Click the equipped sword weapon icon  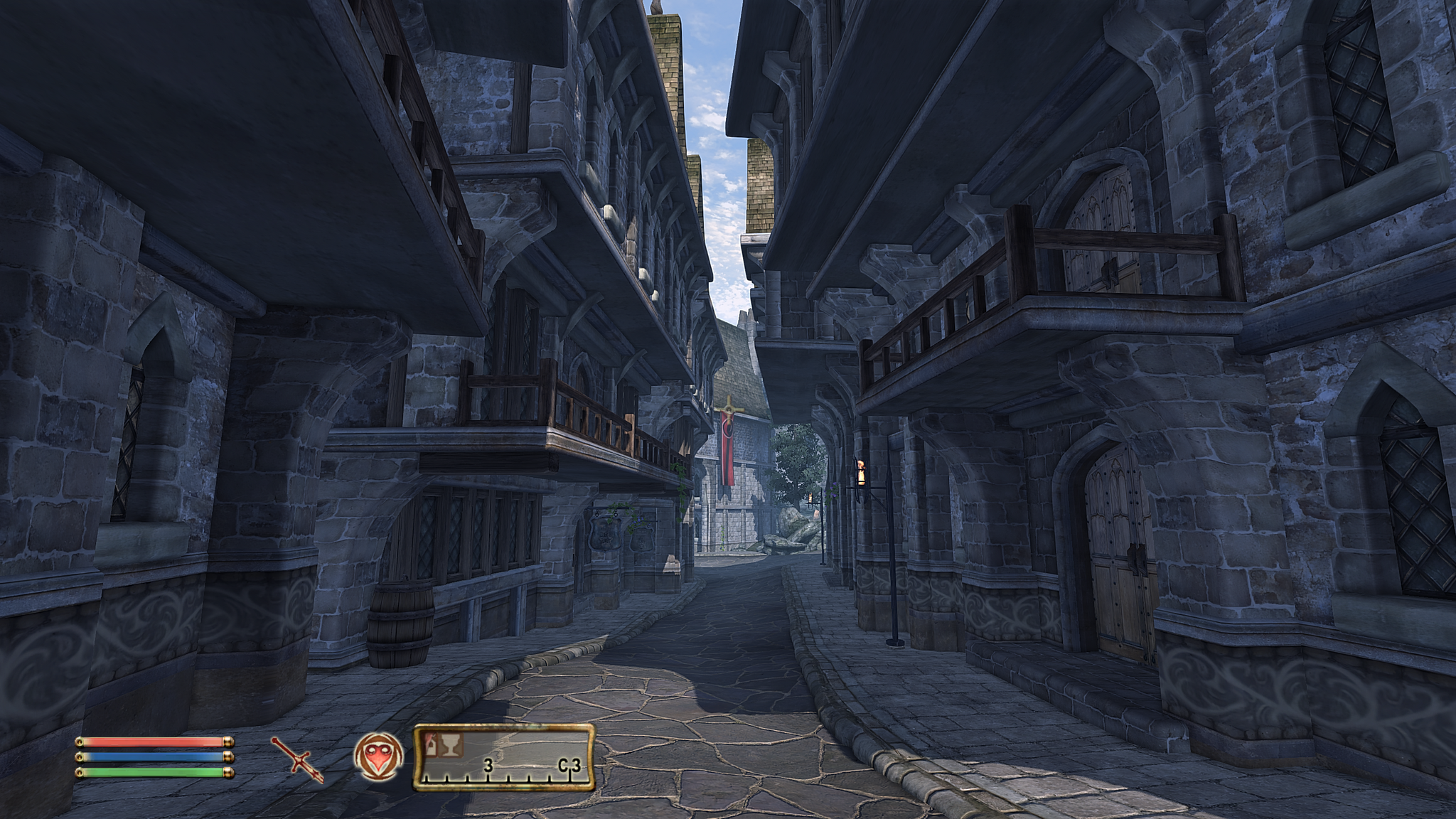pos(297,759)
